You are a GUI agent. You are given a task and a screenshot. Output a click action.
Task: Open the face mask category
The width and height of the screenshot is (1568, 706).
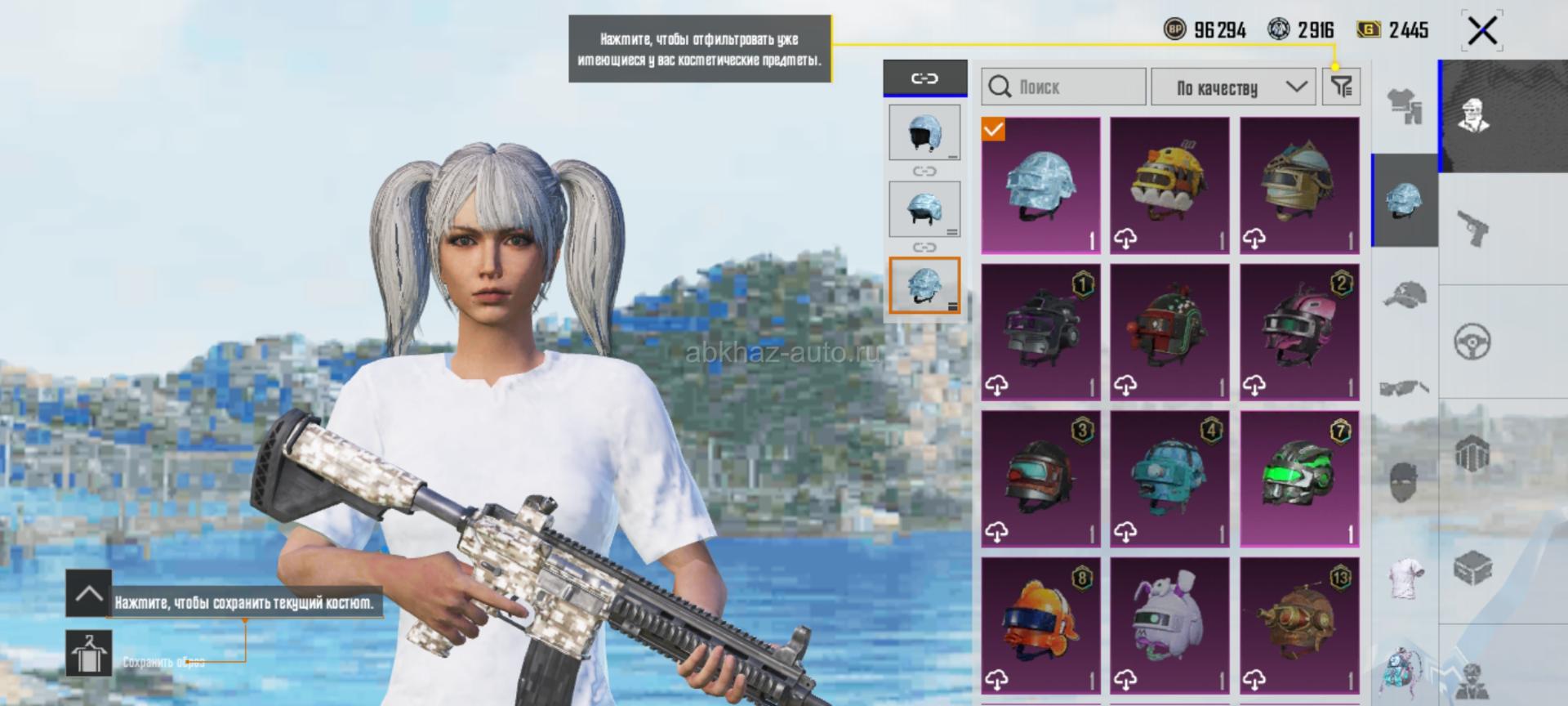(x=1405, y=482)
